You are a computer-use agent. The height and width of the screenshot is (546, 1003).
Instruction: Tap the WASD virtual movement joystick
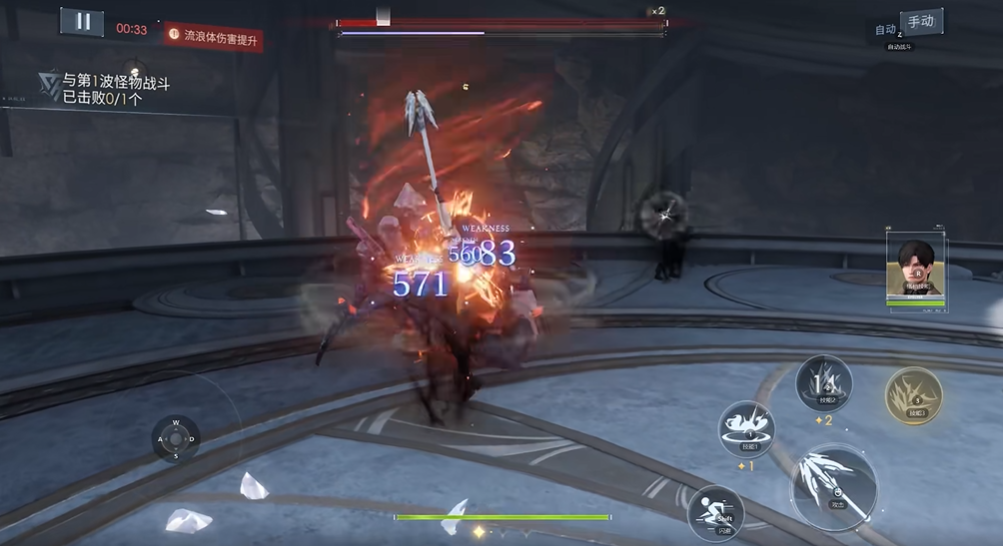point(176,438)
